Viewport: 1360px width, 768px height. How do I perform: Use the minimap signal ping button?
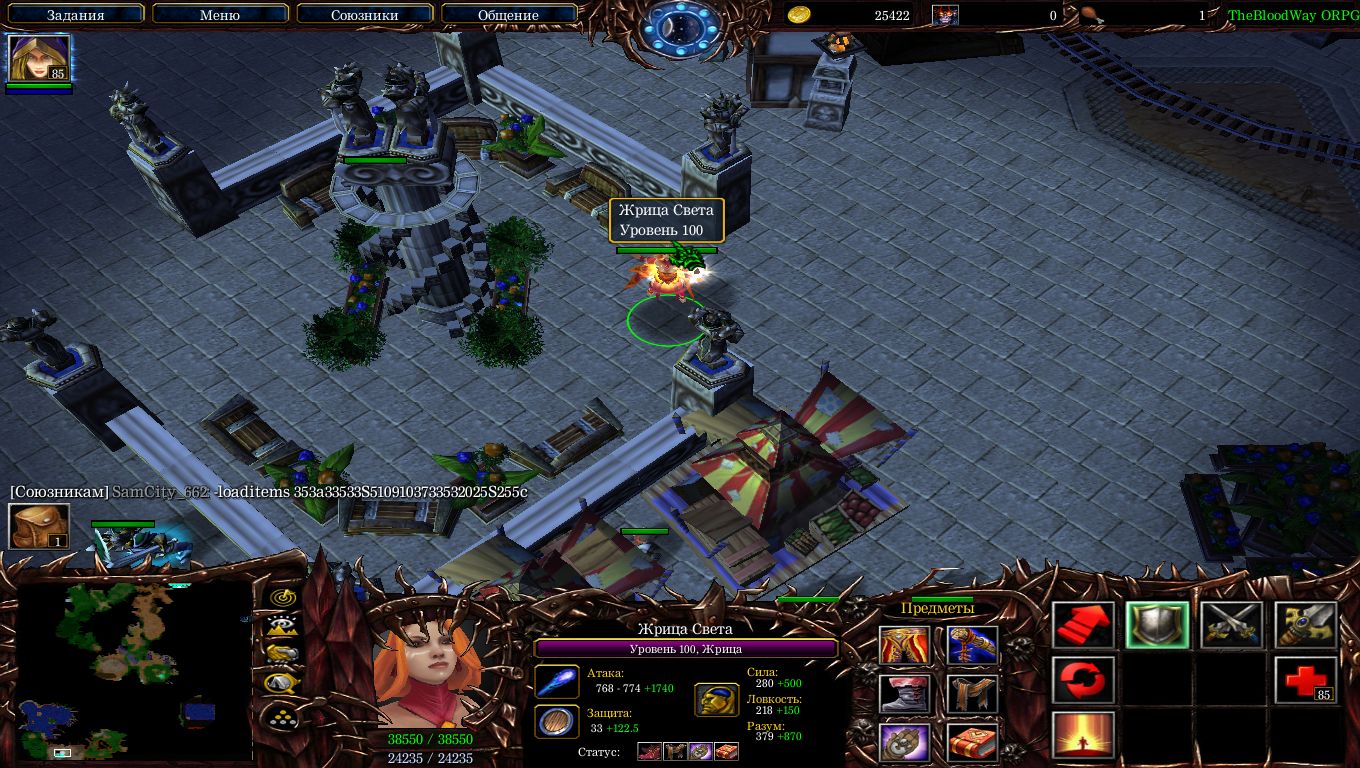pyautogui.click(x=283, y=597)
